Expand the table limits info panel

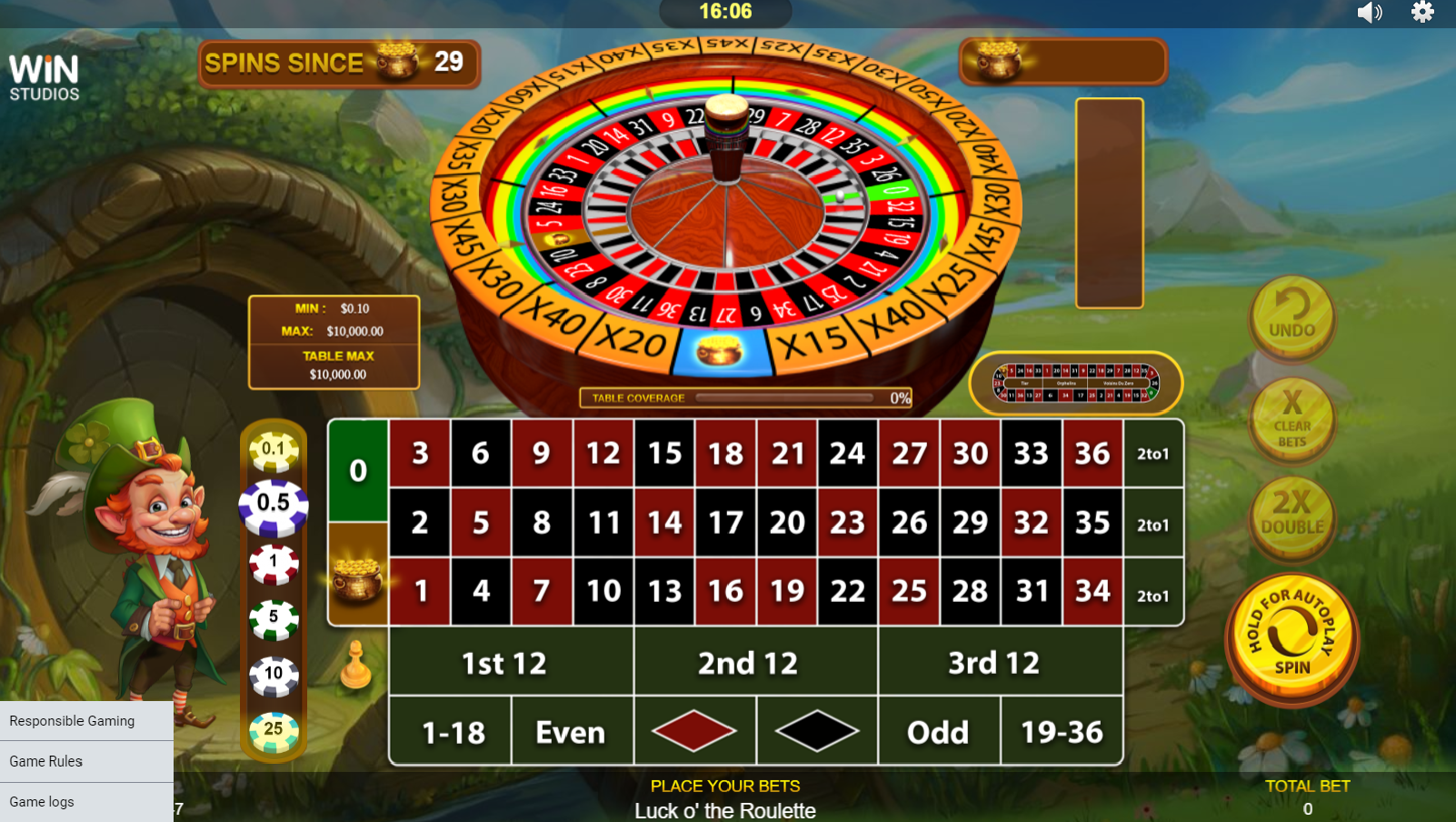click(333, 342)
